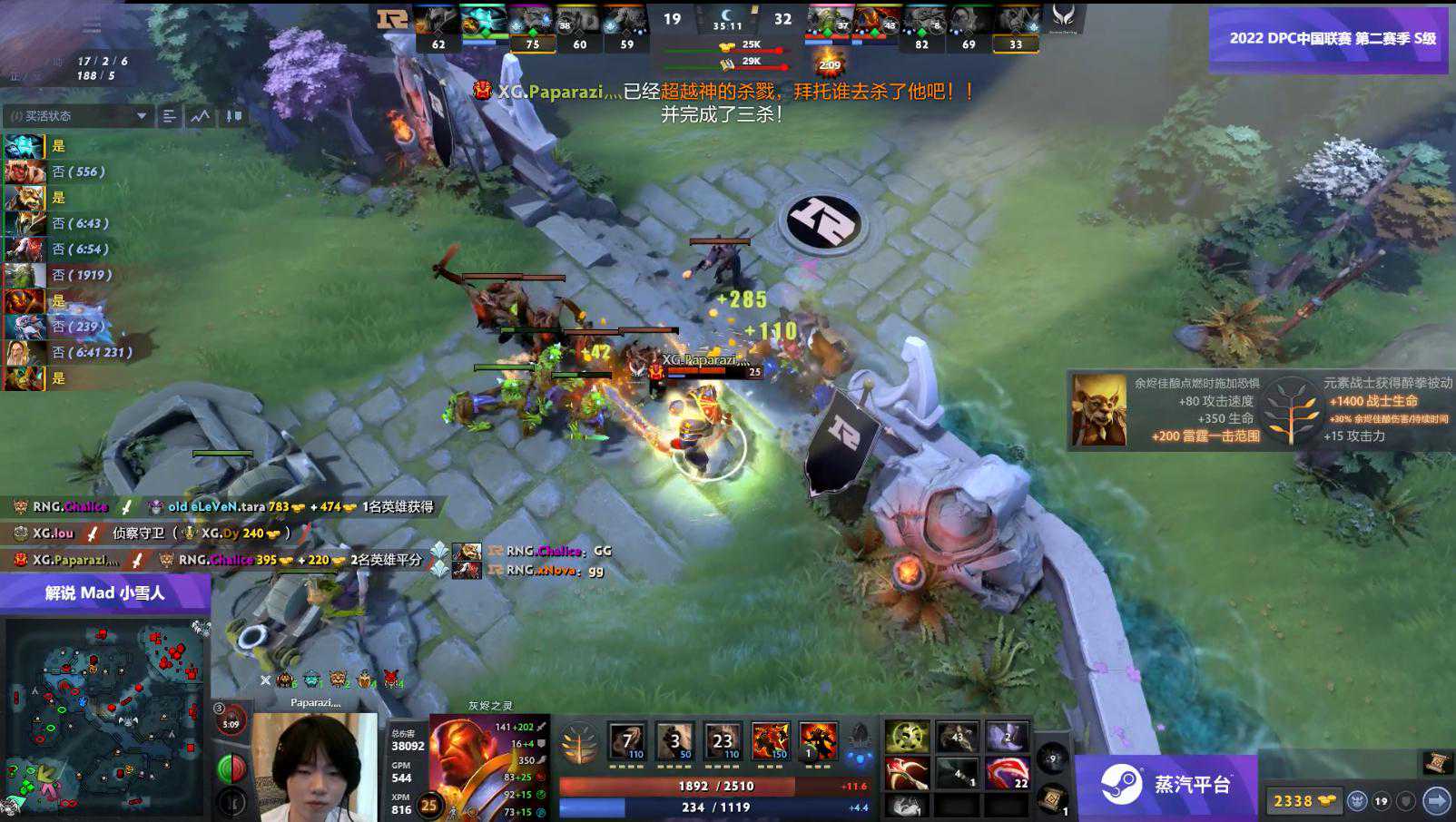The height and width of the screenshot is (822, 1456).
Task: Cast Activate Fire Remnant costing 150 mana
Action: pos(770,741)
